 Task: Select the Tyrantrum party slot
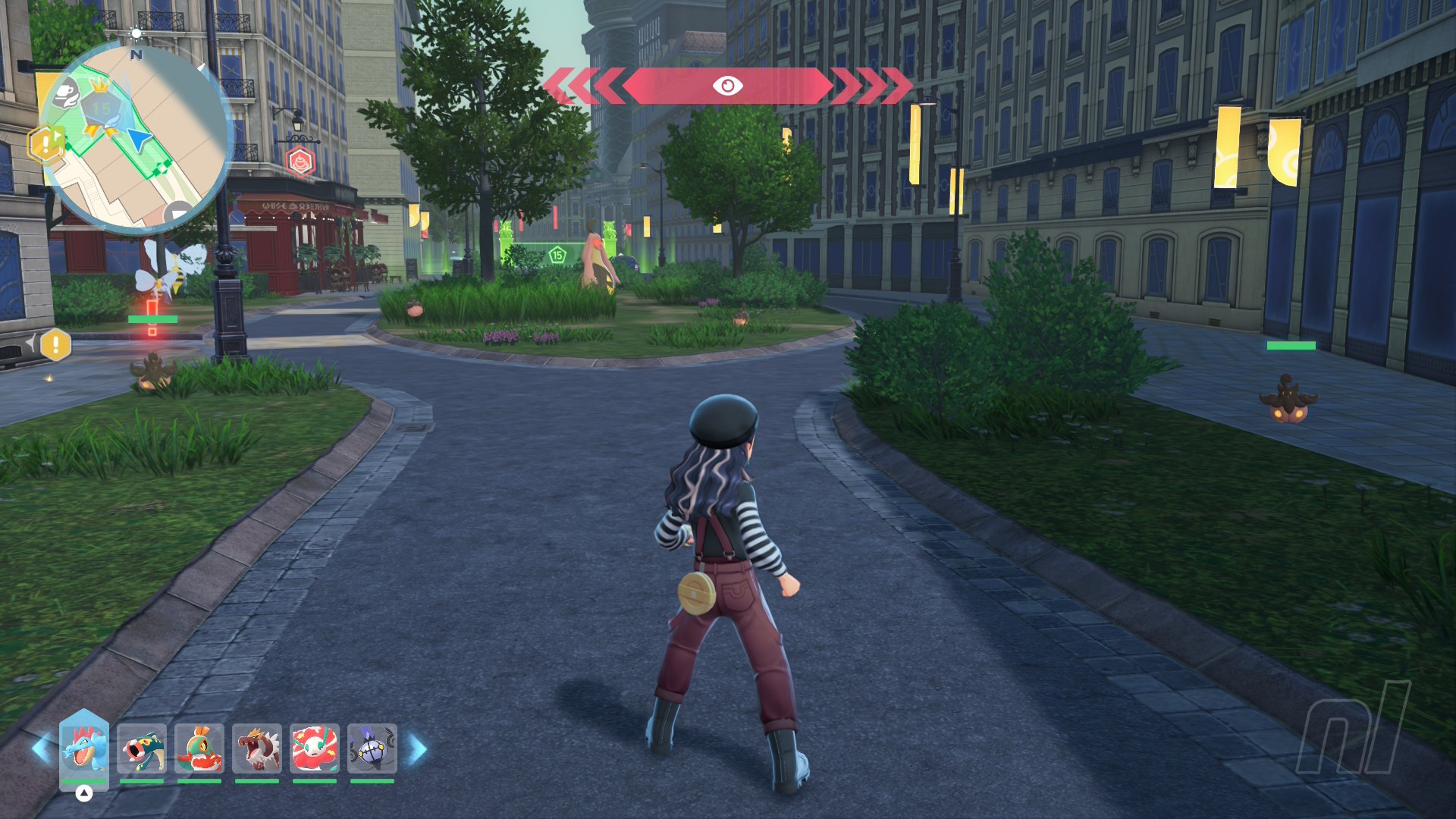[x=257, y=748]
